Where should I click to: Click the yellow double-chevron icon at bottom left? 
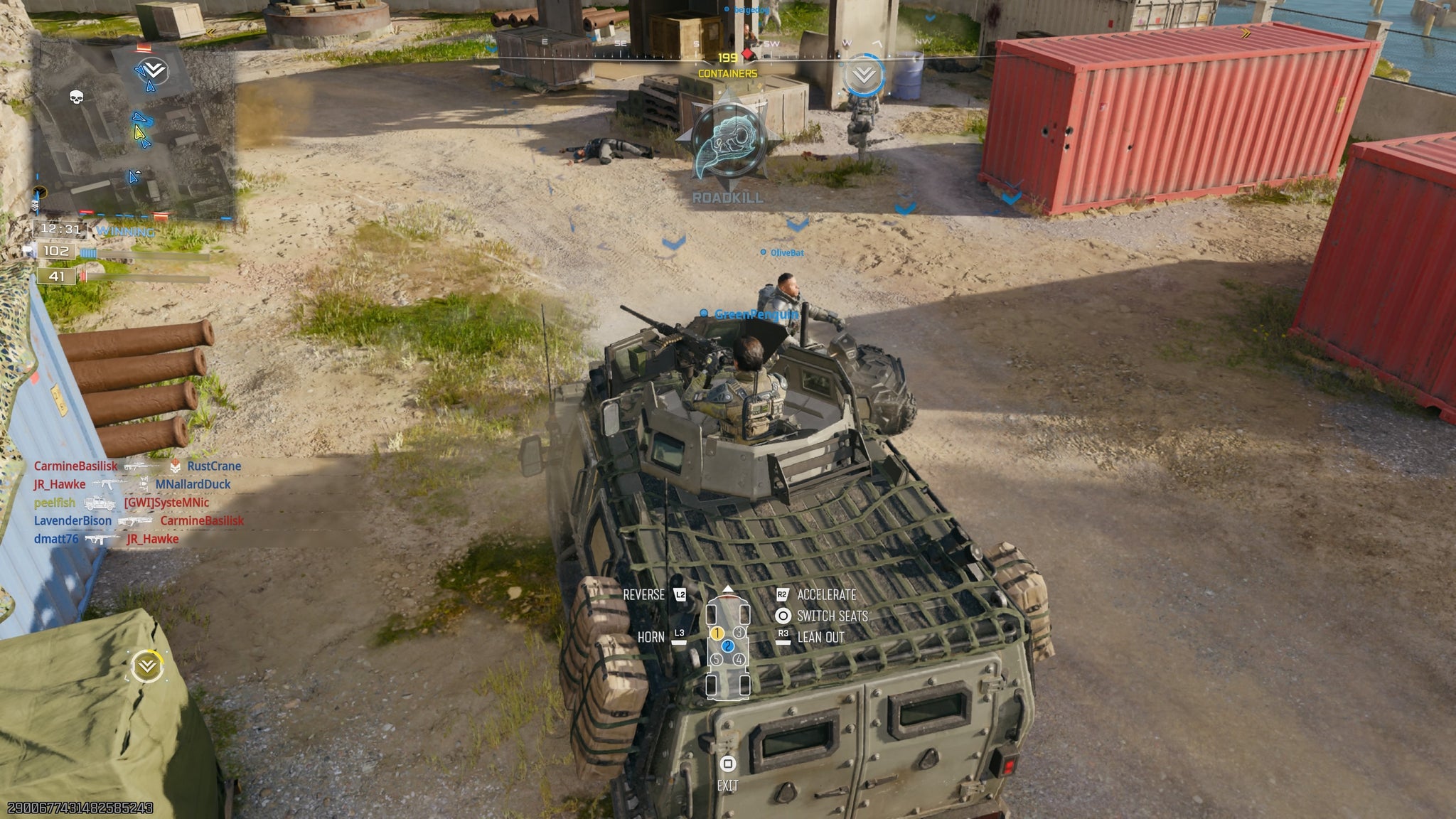click(x=146, y=665)
